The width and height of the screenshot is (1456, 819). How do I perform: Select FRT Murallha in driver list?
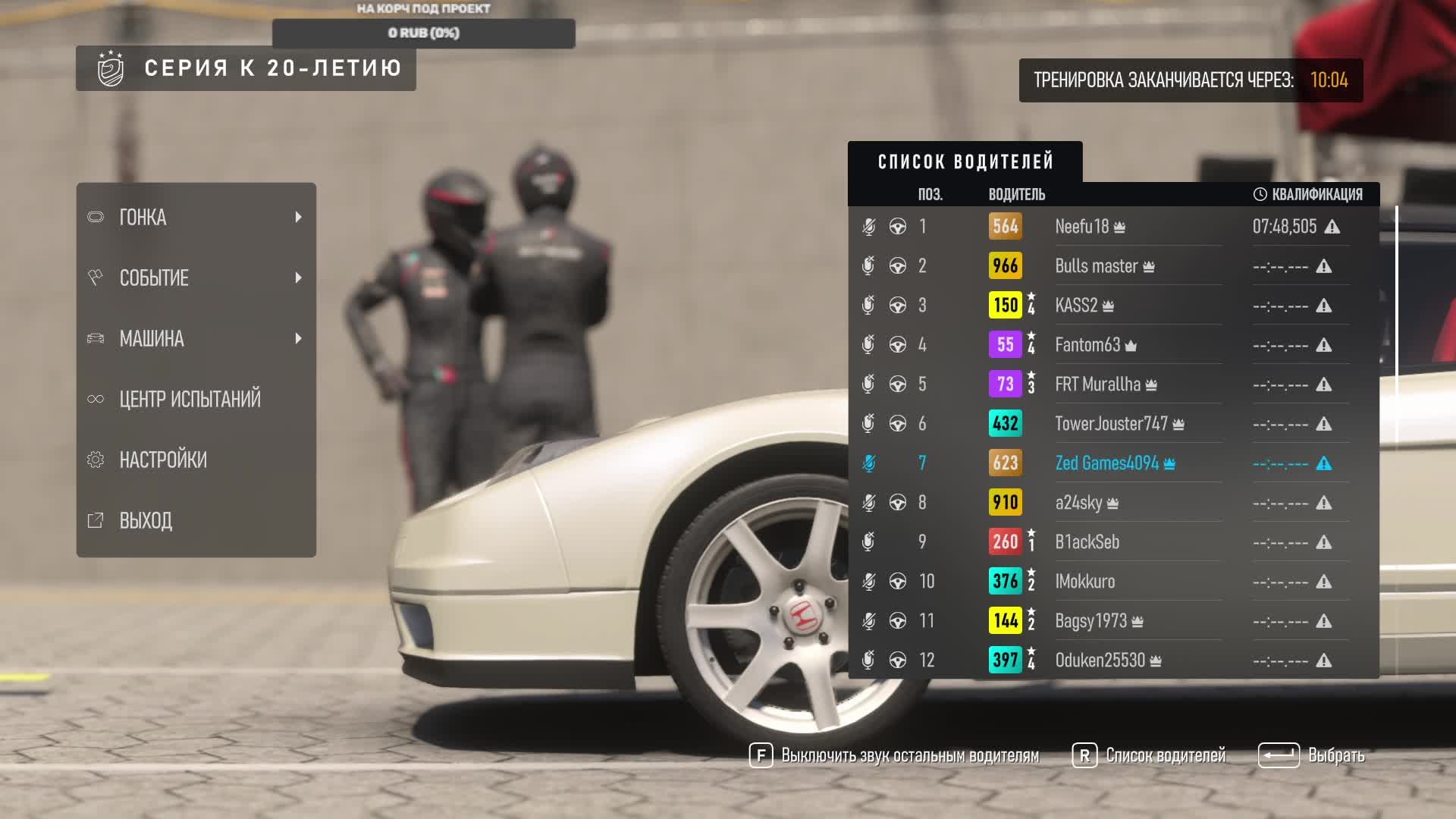(1098, 384)
